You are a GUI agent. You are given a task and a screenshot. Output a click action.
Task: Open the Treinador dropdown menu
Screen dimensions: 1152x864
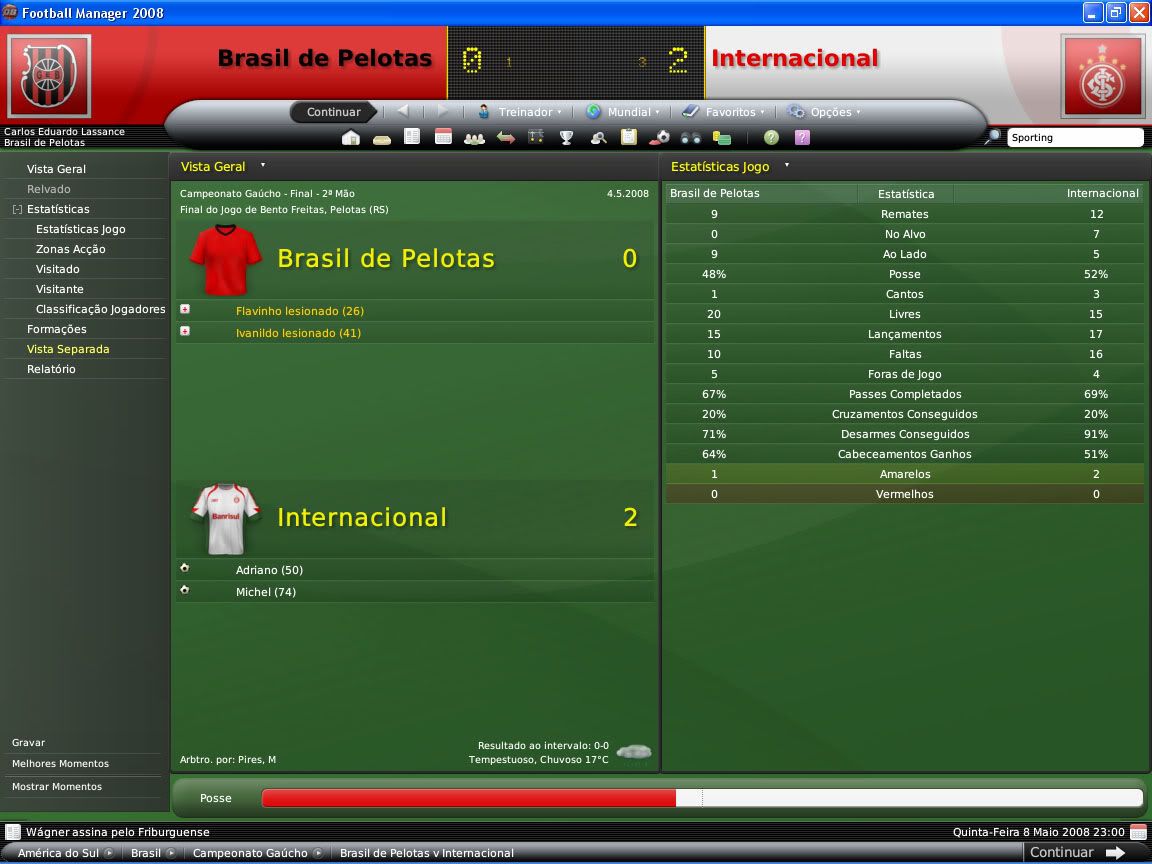[x=520, y=112]
